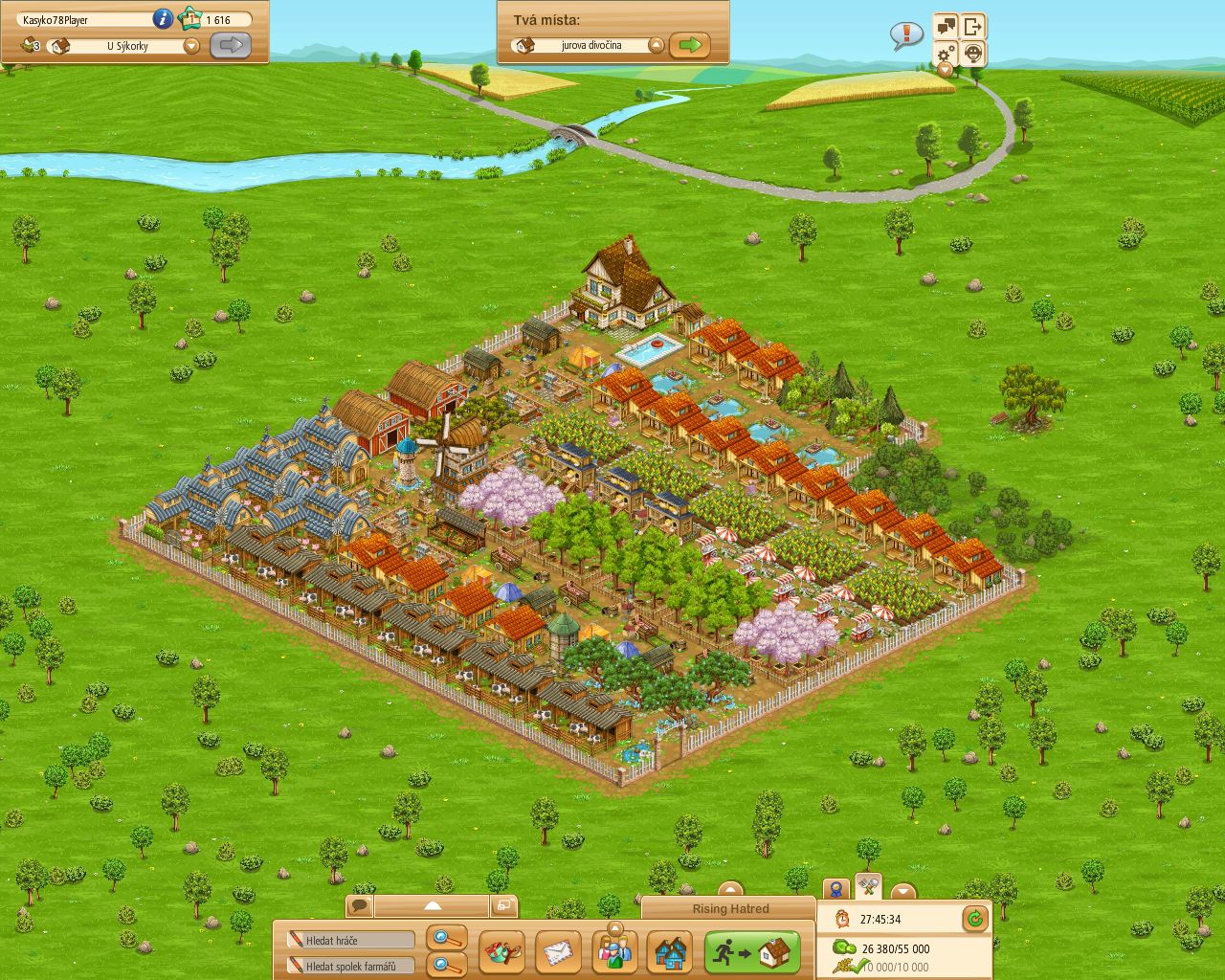Click the chat messages icon
Image resolution: width=1225 pixels, height=980 pixels.
(945, 26)
